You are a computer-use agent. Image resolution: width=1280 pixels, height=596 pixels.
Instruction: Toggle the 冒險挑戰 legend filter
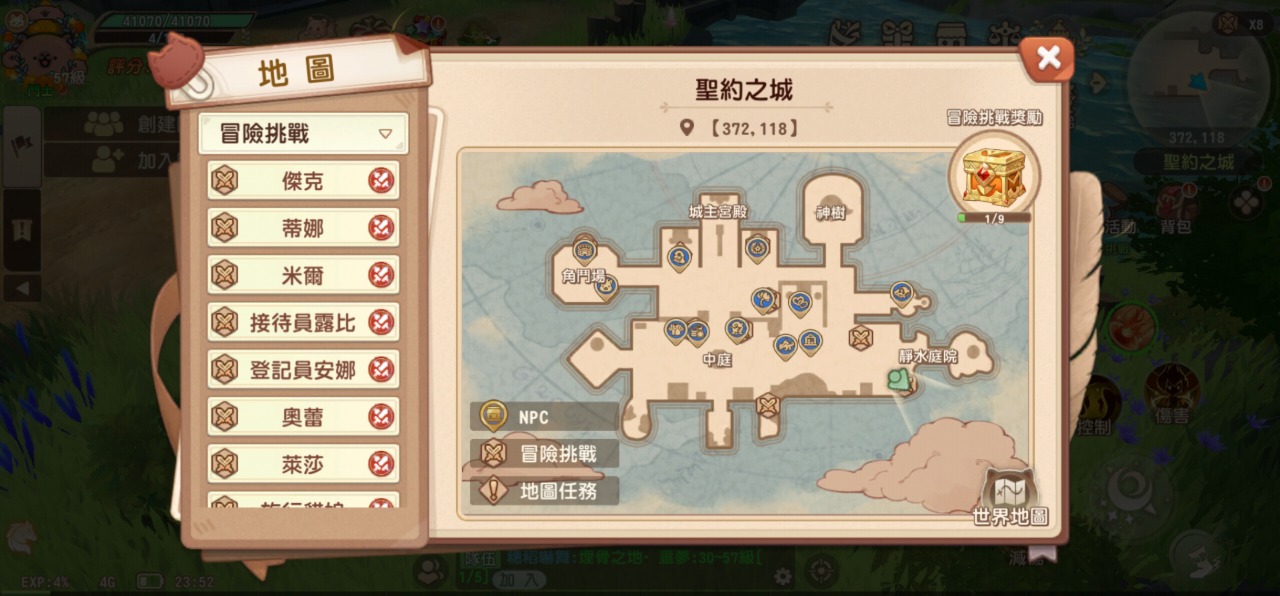(544, 454)
